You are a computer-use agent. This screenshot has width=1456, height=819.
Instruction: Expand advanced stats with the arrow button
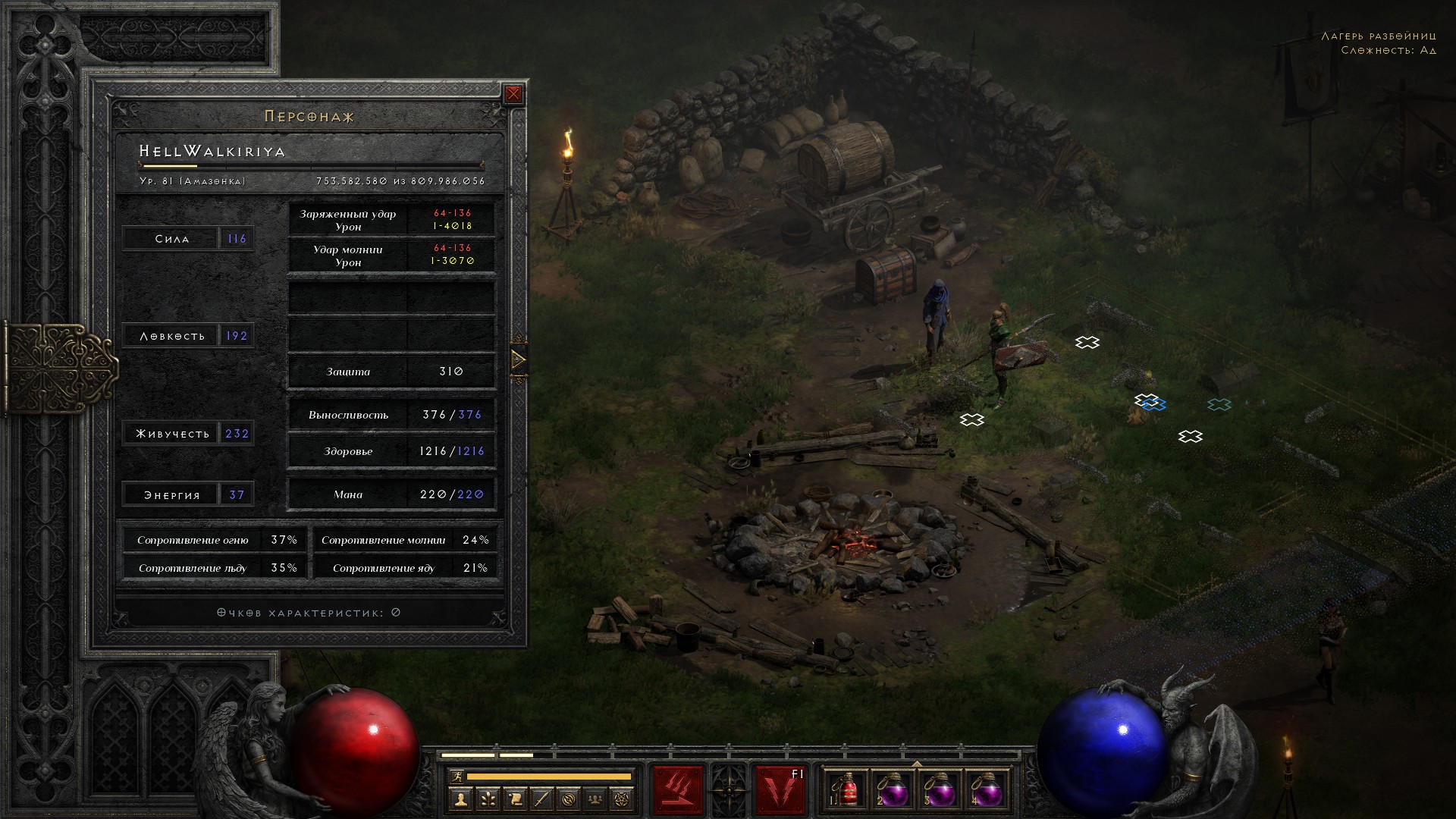click(x=519, y=359)
